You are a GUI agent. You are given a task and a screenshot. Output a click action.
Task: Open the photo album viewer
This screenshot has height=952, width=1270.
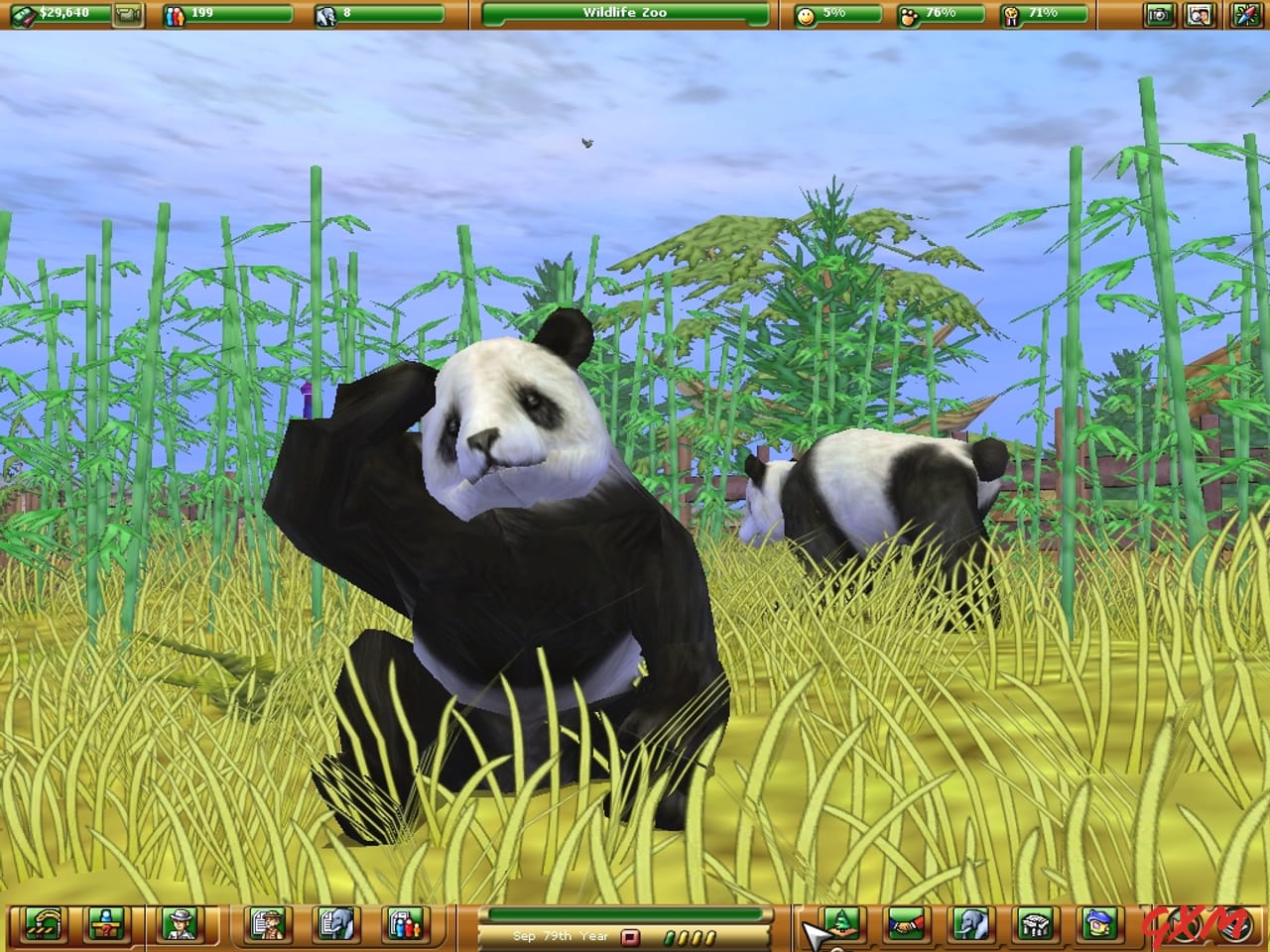point(1198,15)
